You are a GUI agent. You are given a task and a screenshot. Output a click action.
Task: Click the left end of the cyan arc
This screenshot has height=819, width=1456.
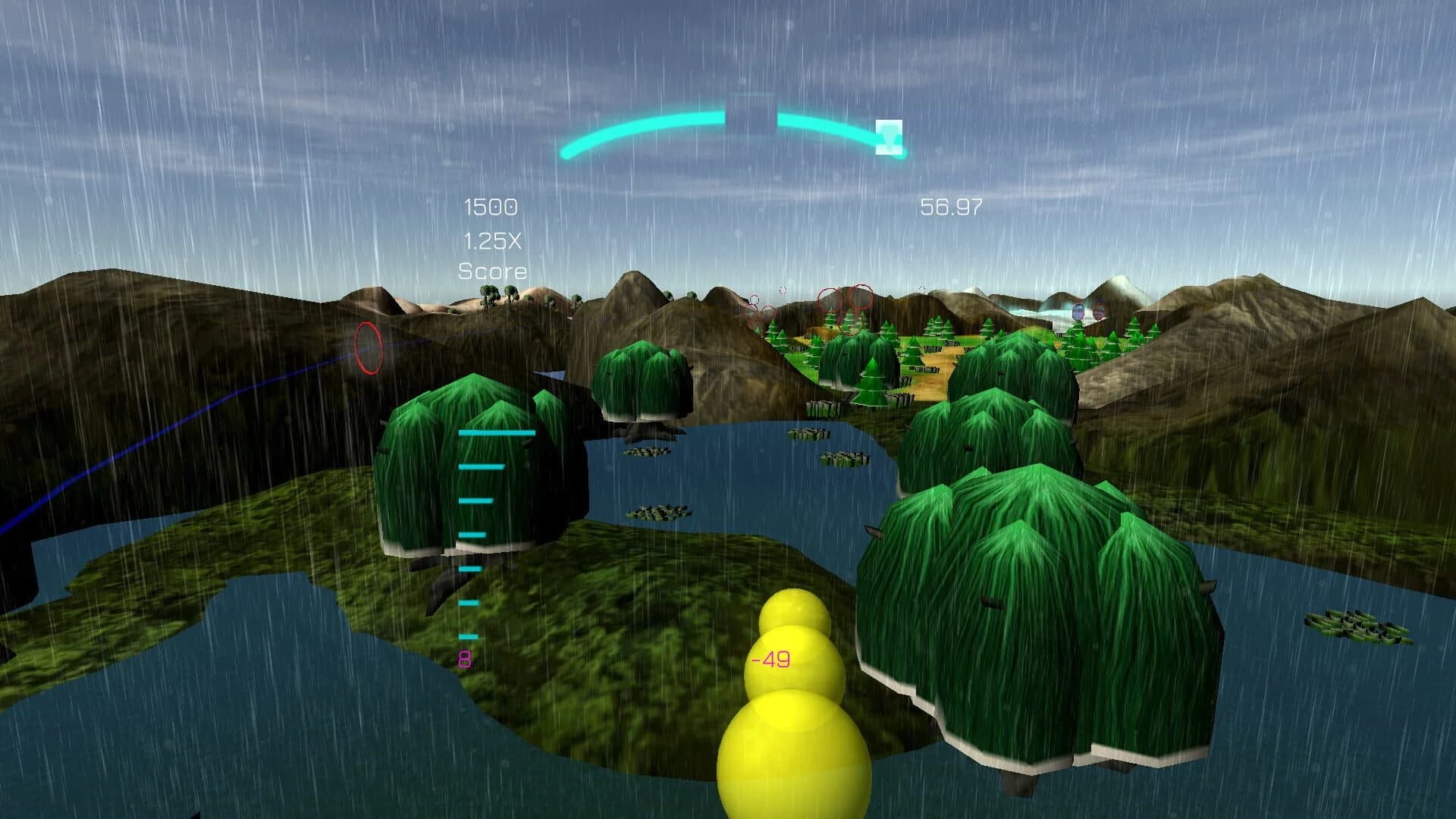566,154
